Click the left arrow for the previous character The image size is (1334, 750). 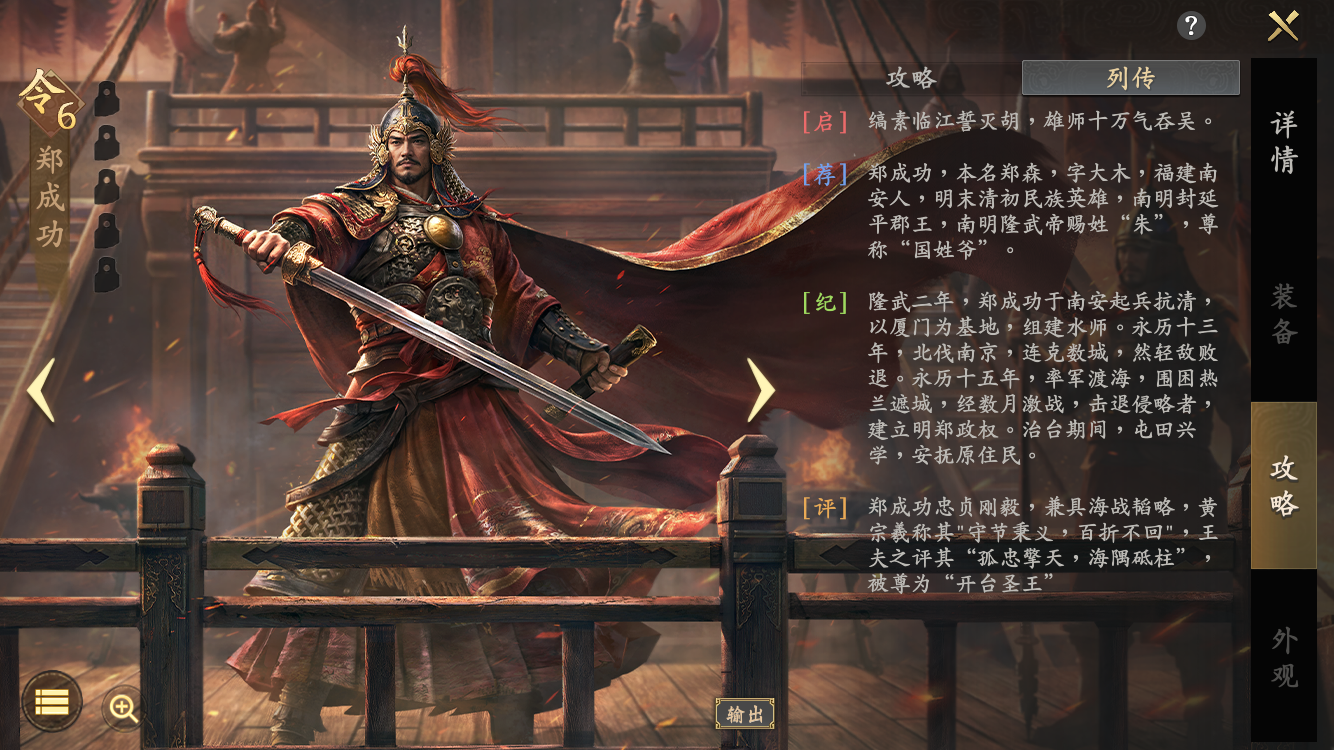click(40, 392)
